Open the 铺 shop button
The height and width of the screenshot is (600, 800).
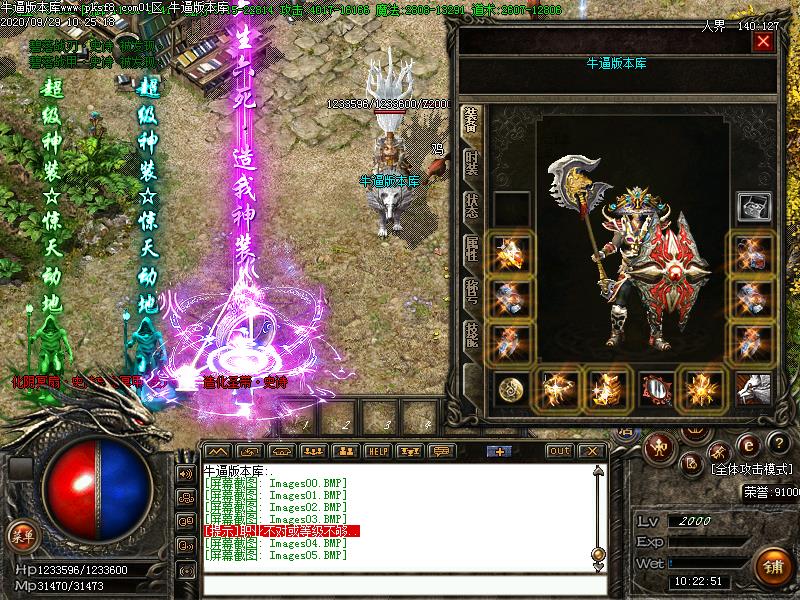click(774, 567)
